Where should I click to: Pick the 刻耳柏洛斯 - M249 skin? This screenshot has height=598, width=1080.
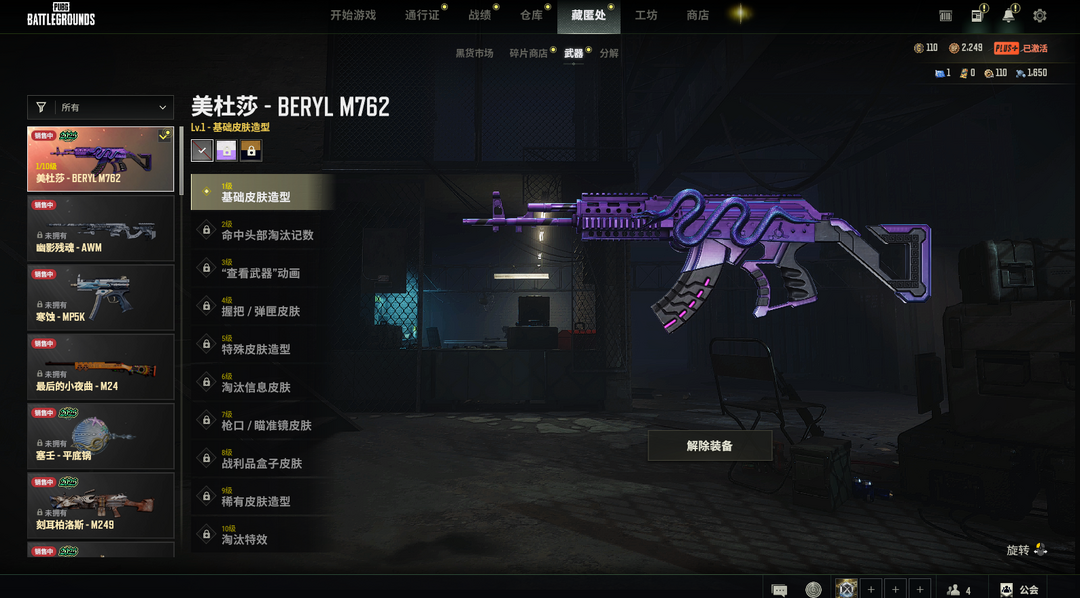coord(100,505)
